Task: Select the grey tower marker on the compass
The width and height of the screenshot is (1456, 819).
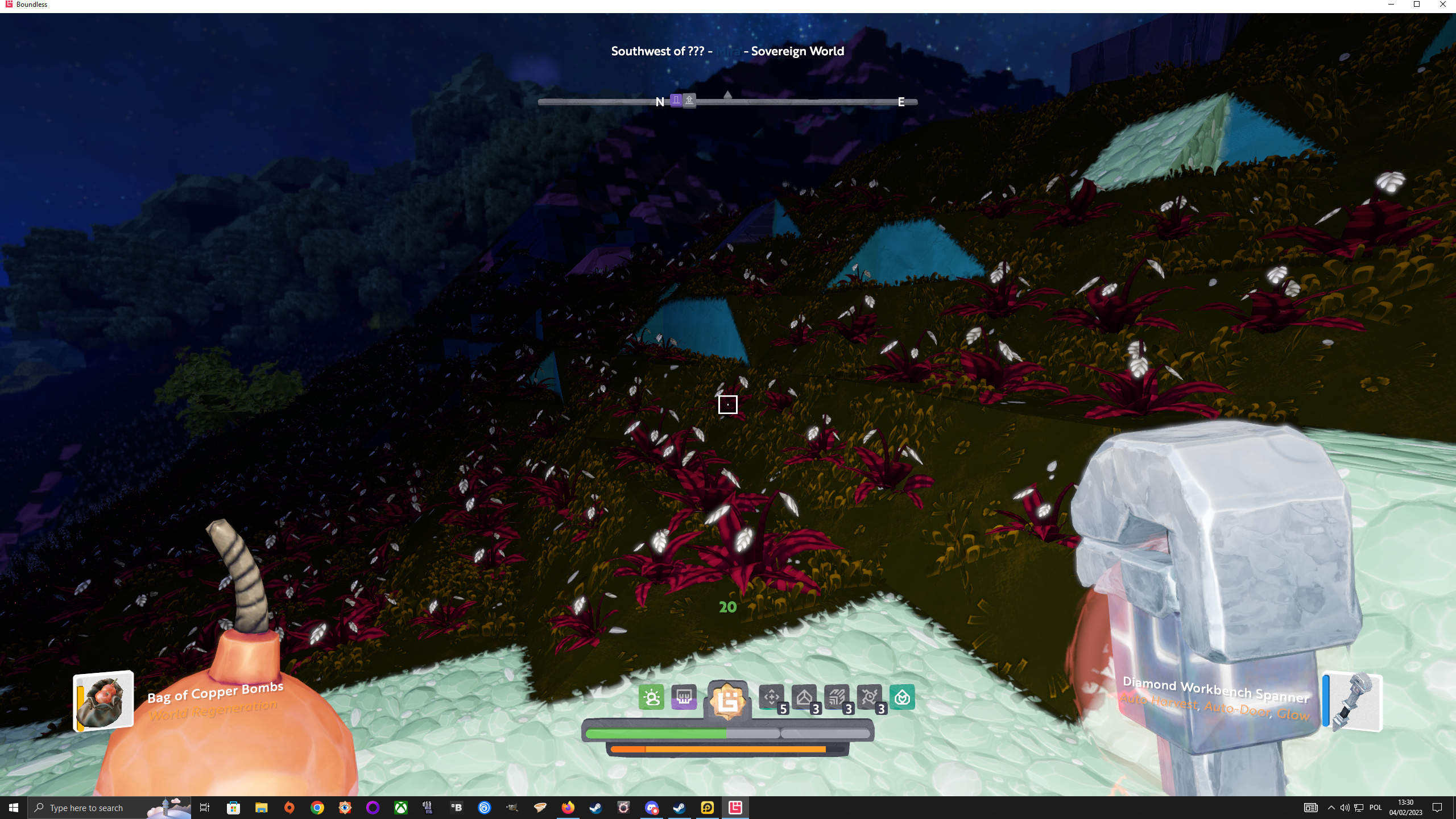Action: [x=689, y=101]
